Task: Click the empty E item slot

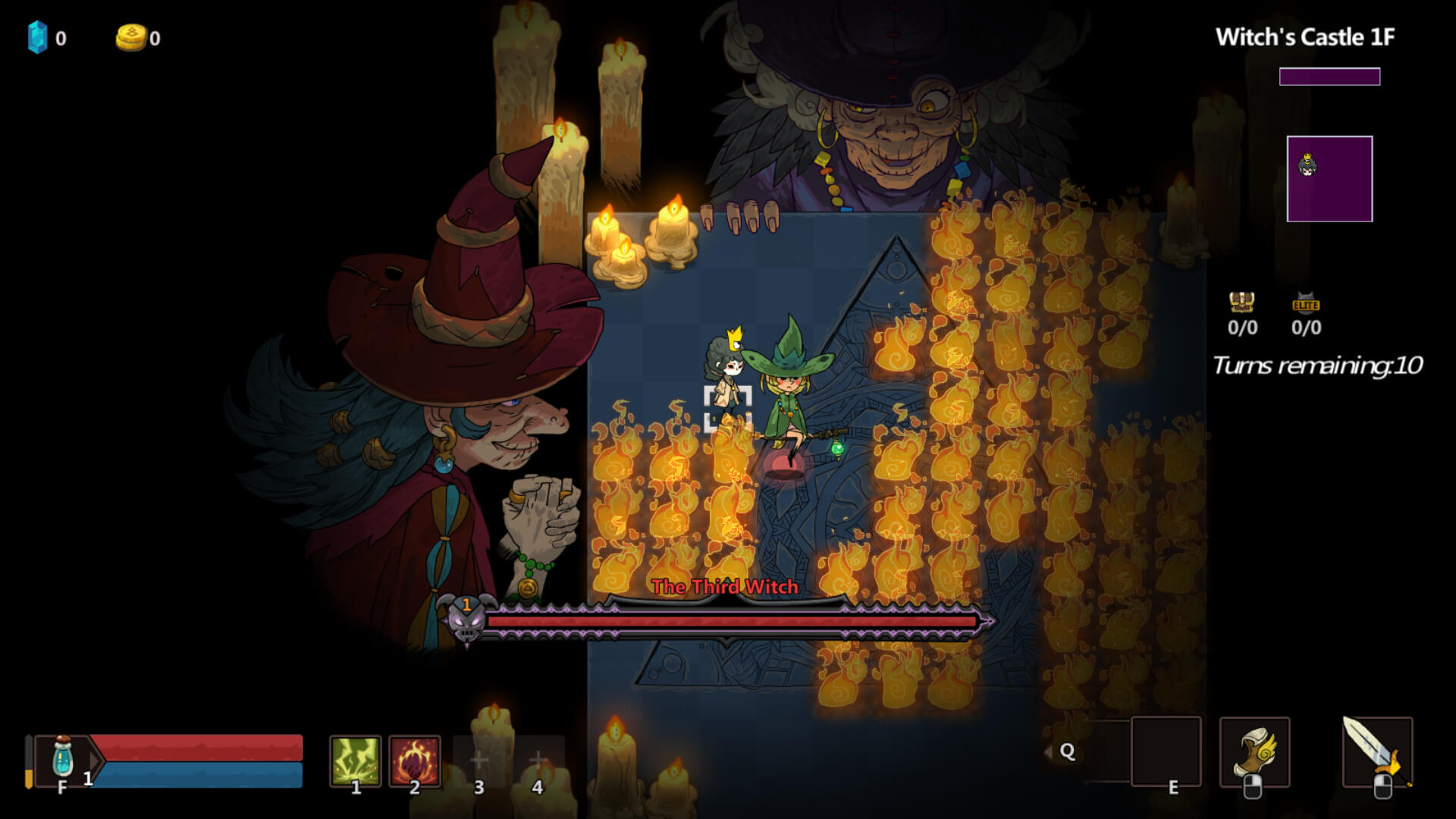Action: (1166, 752)
